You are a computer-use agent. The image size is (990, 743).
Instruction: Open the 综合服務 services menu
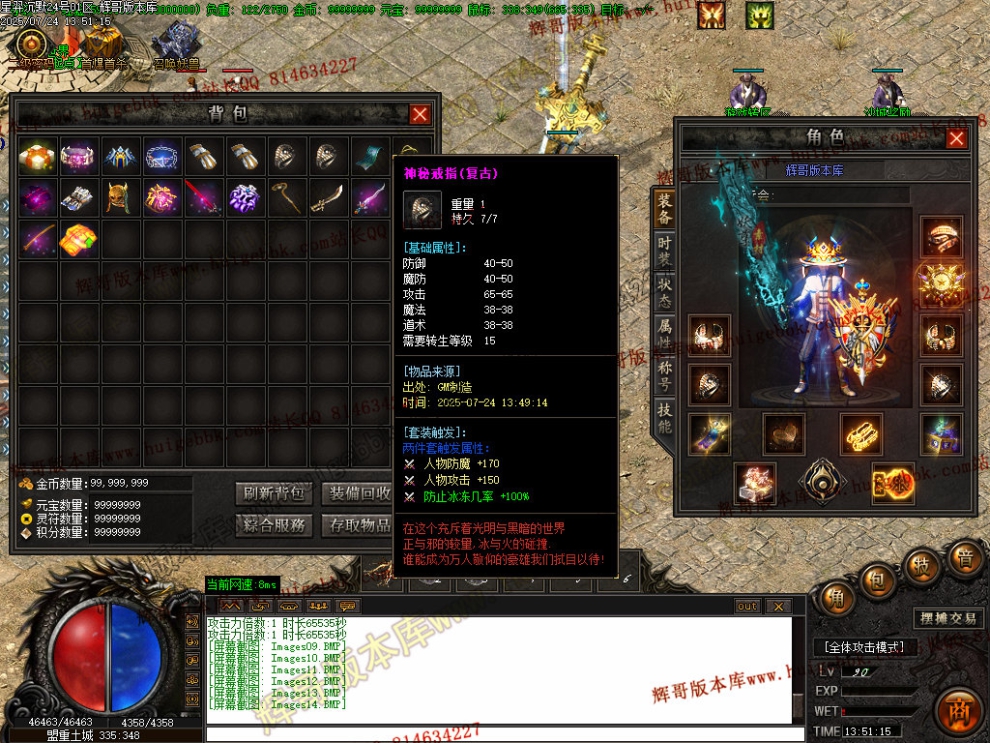pos(274,525)
